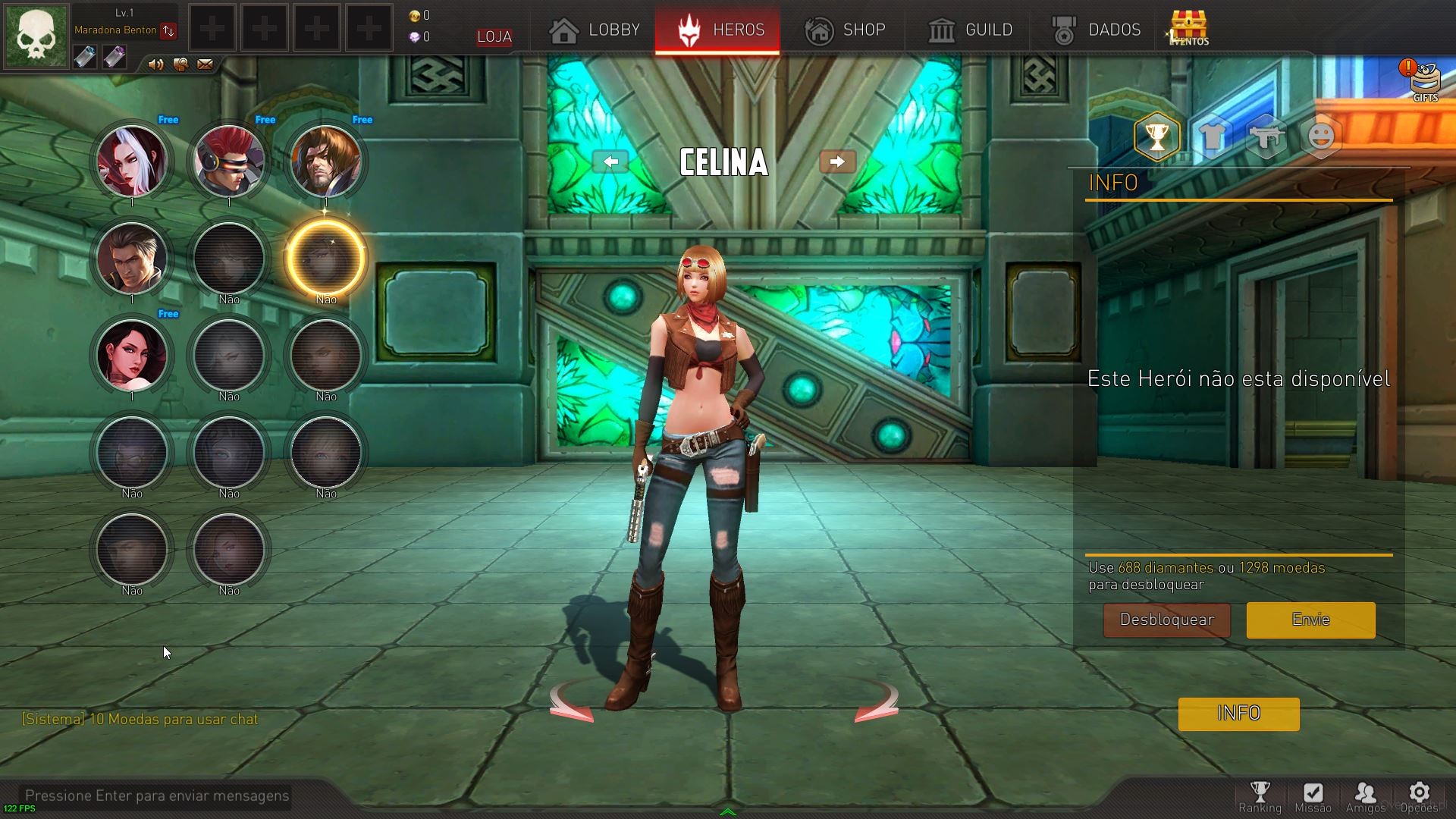This screenshot has height=819, width=1456.
Task: Open the LOBBY menu
Action: (x=595, y=30)
